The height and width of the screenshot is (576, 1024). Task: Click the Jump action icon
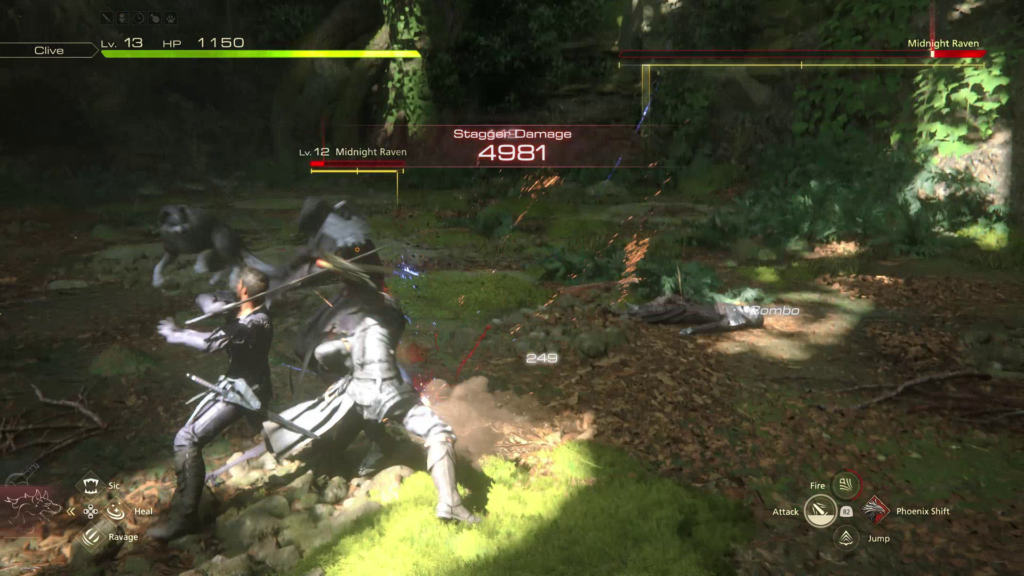coord(846,538)
